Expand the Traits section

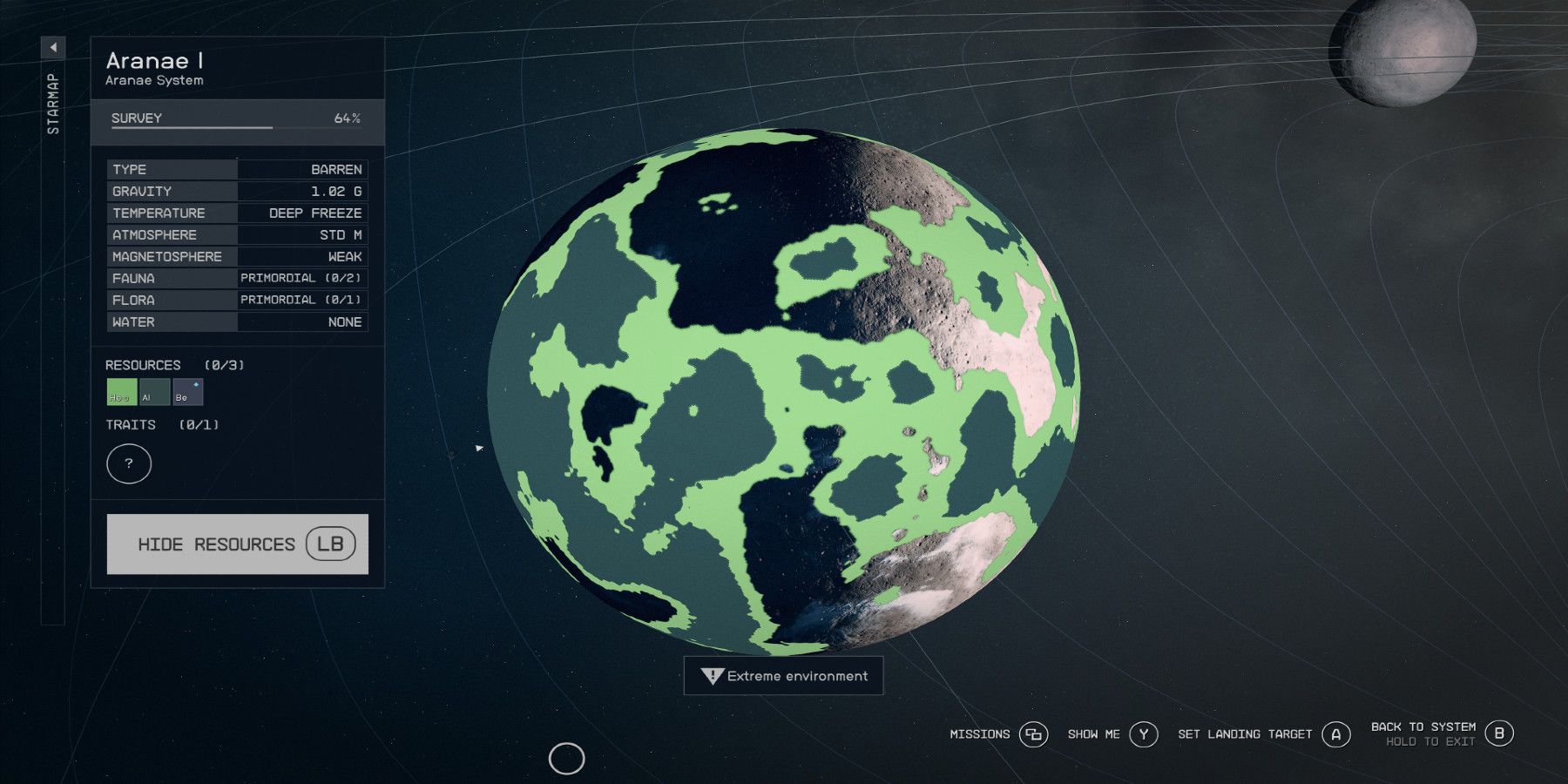(x=162, y=425)
